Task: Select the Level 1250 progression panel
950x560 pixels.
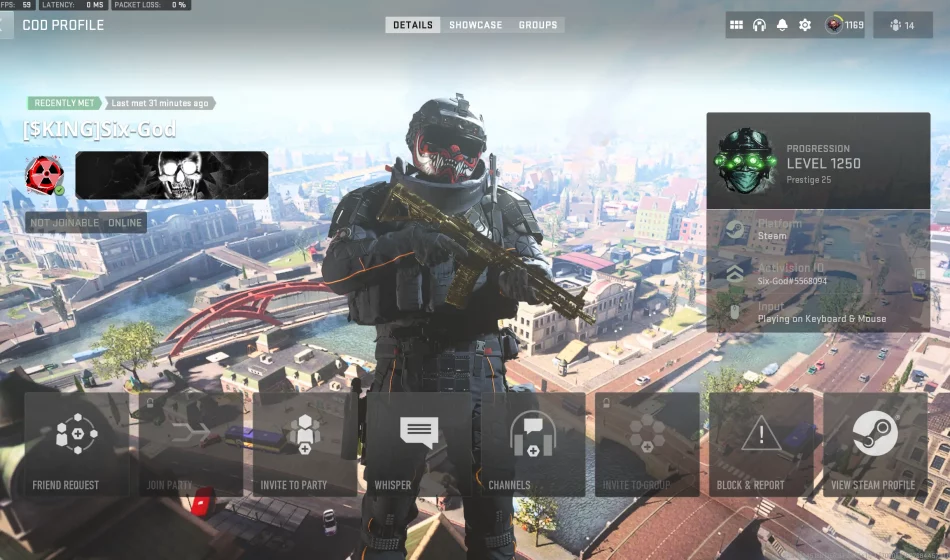Action: point(818,161)
